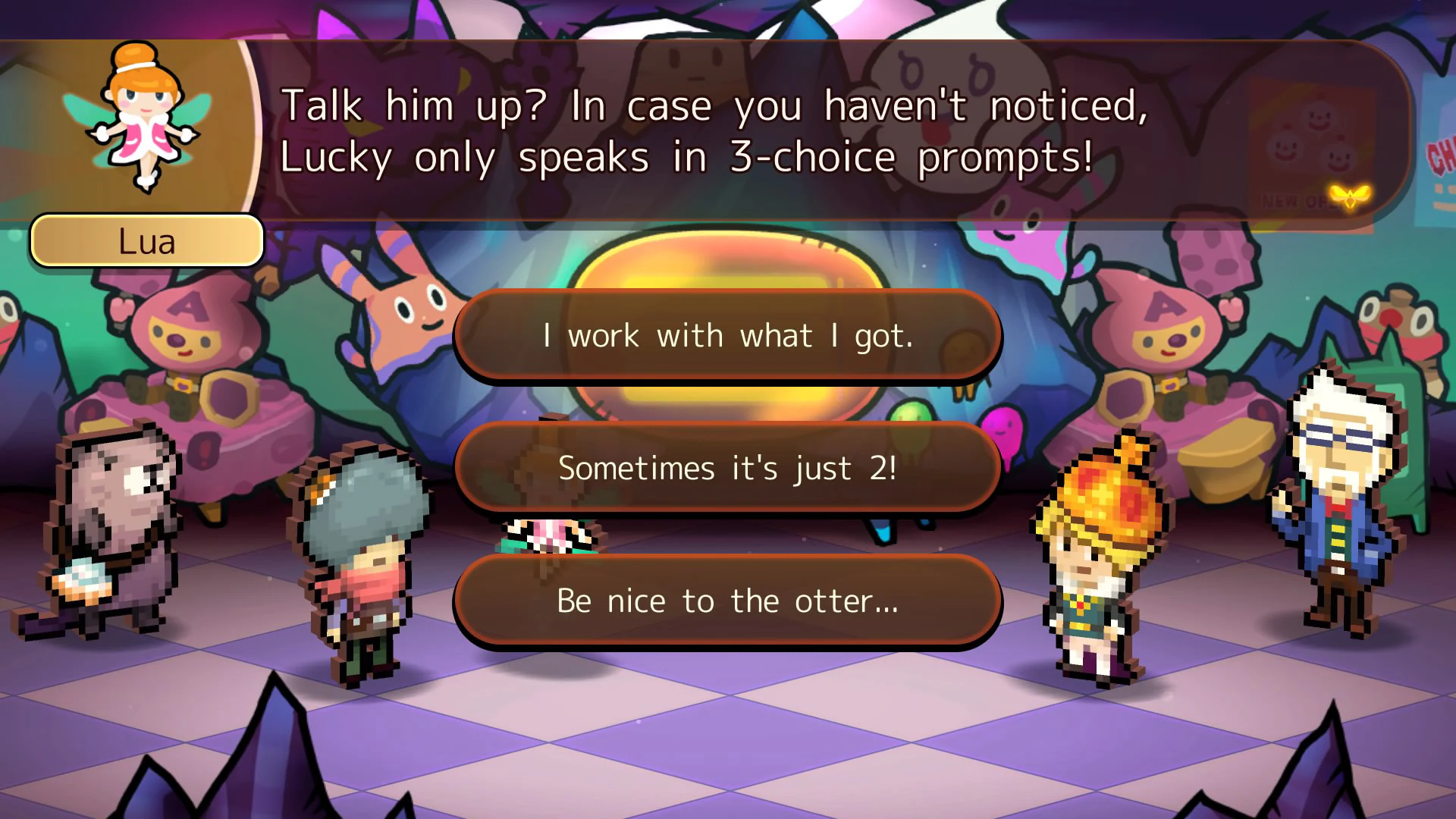The height and width of the screenshot is (819, 1456).
Task: Click the Lua name plate
Action: click(146, 240)
